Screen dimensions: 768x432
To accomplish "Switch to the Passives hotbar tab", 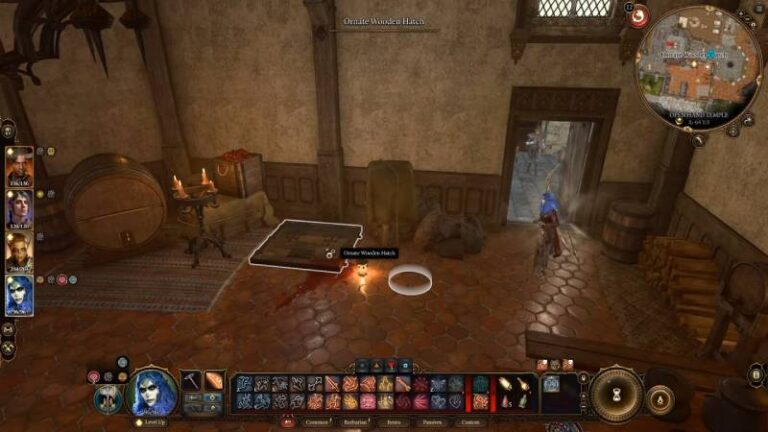I will (x=431, y=422).
